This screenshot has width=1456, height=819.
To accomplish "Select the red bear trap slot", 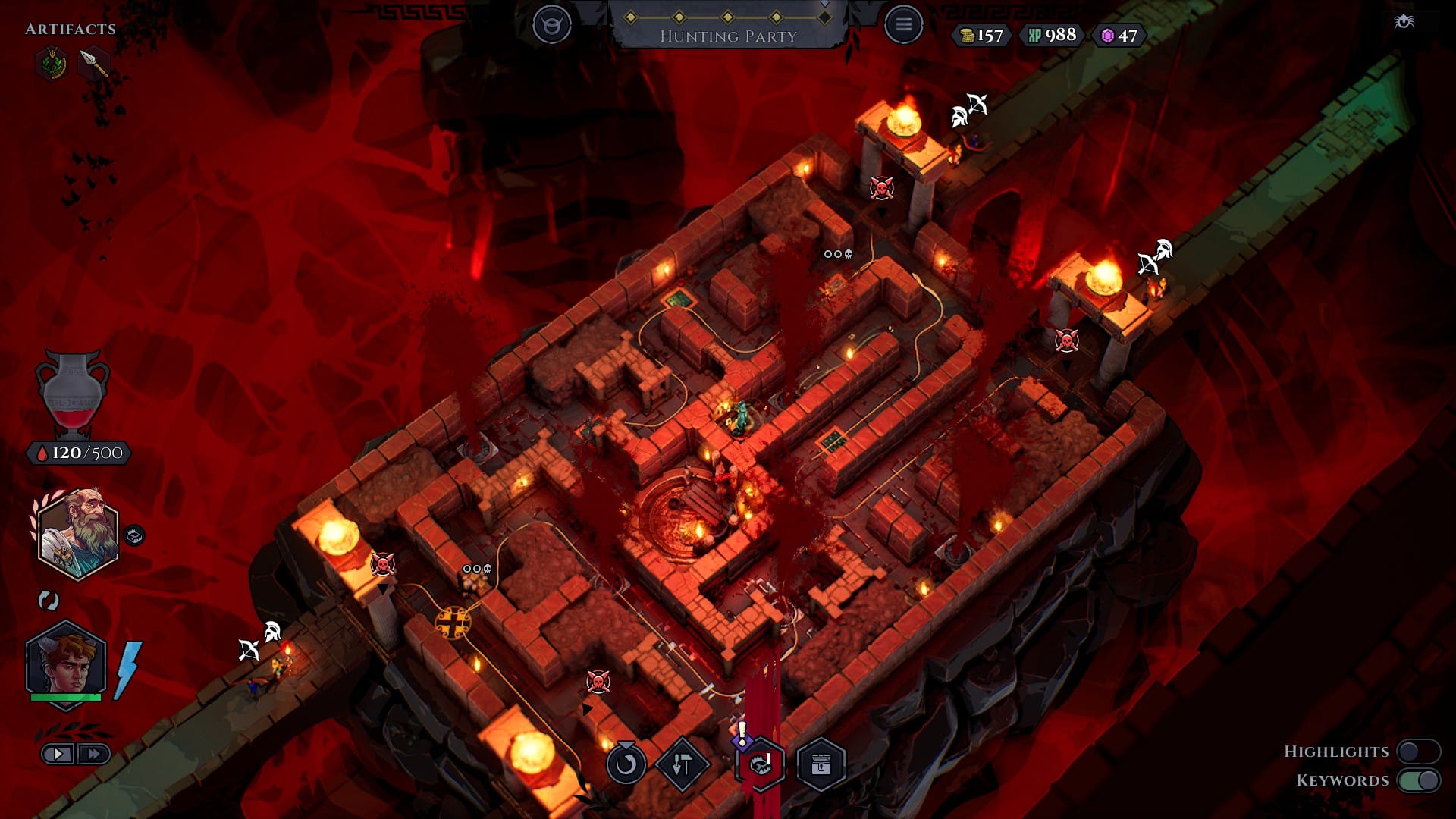I will (760, 764).
